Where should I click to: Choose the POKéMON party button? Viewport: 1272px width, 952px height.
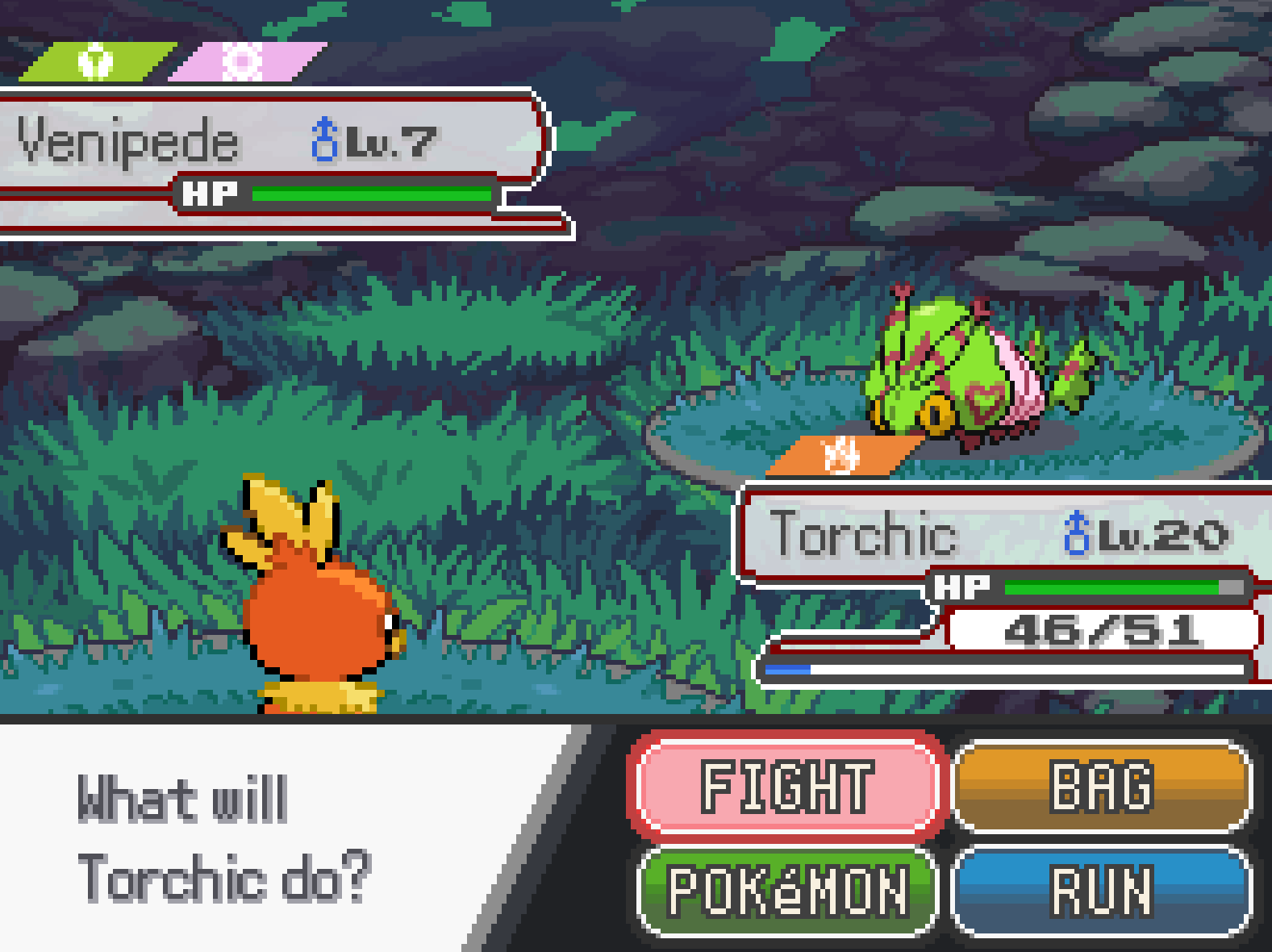786,891
